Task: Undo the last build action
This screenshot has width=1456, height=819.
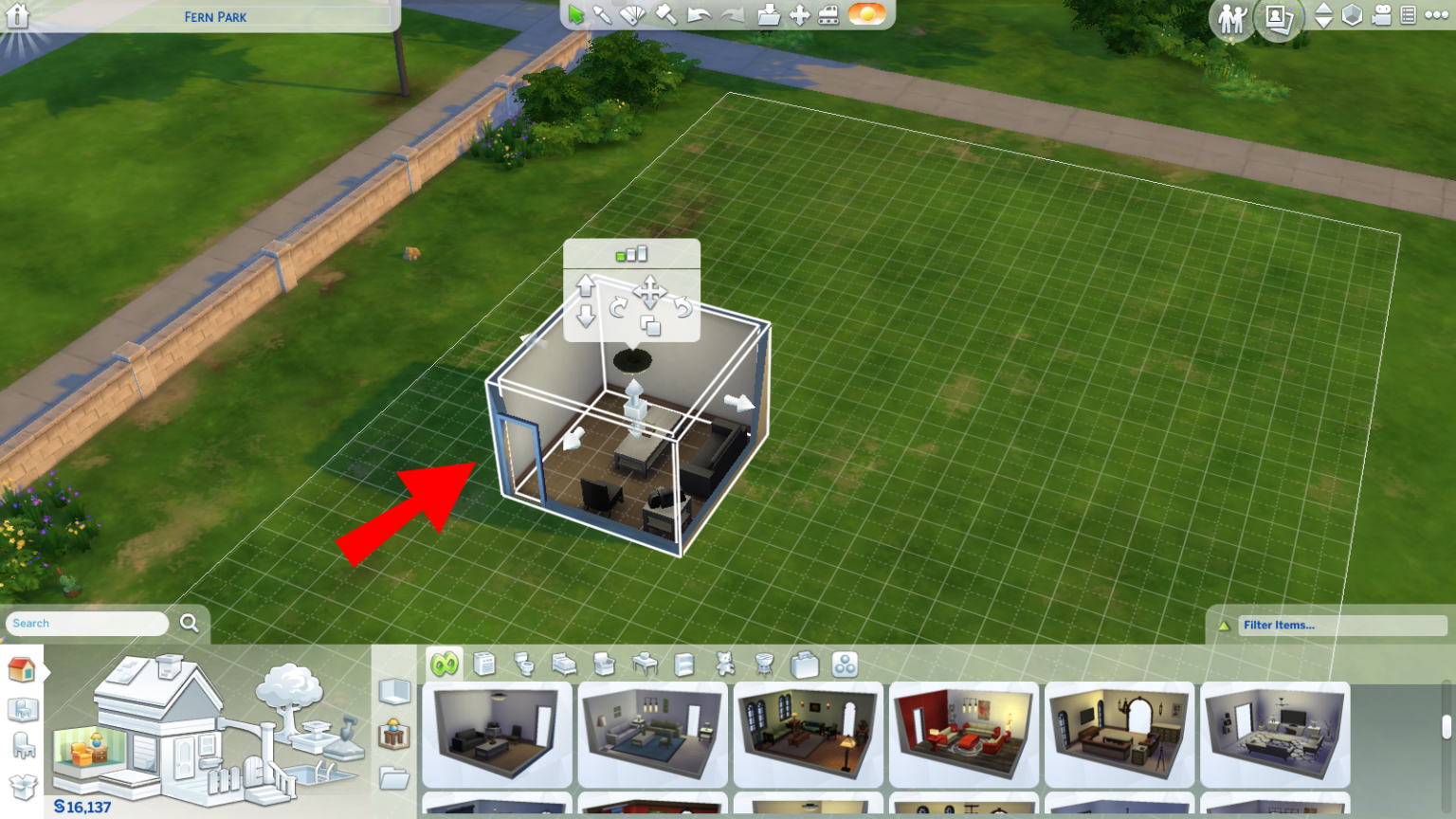Action: (x=699, y=14)
